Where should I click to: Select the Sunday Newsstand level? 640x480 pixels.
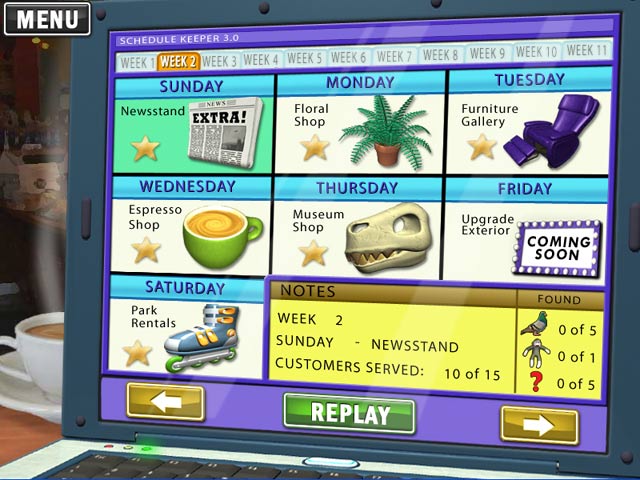[191, 131]
